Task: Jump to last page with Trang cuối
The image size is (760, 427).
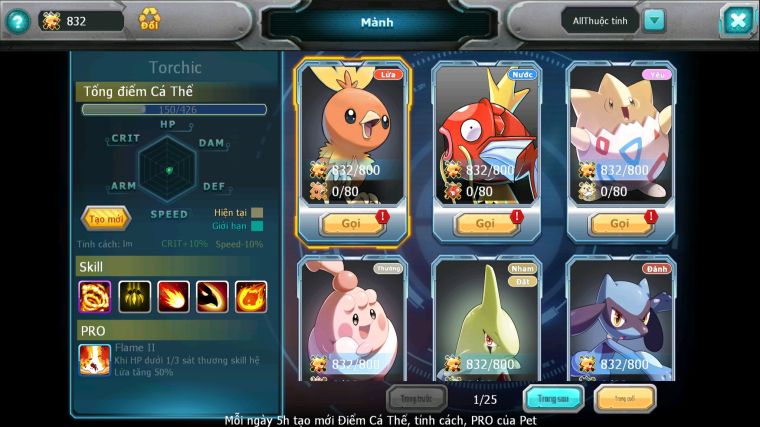Action: click(x=624, y=399)
